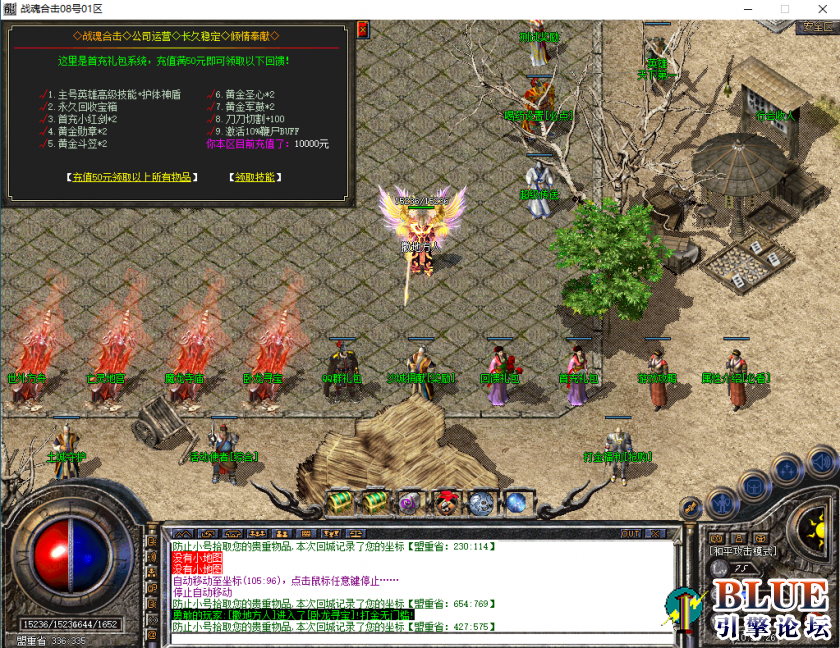Image resolution: width=840 pixels, height=648 pixels.
Task: Select the 领取技能 link
Action: pyautogui.click(x=255, y=177)
